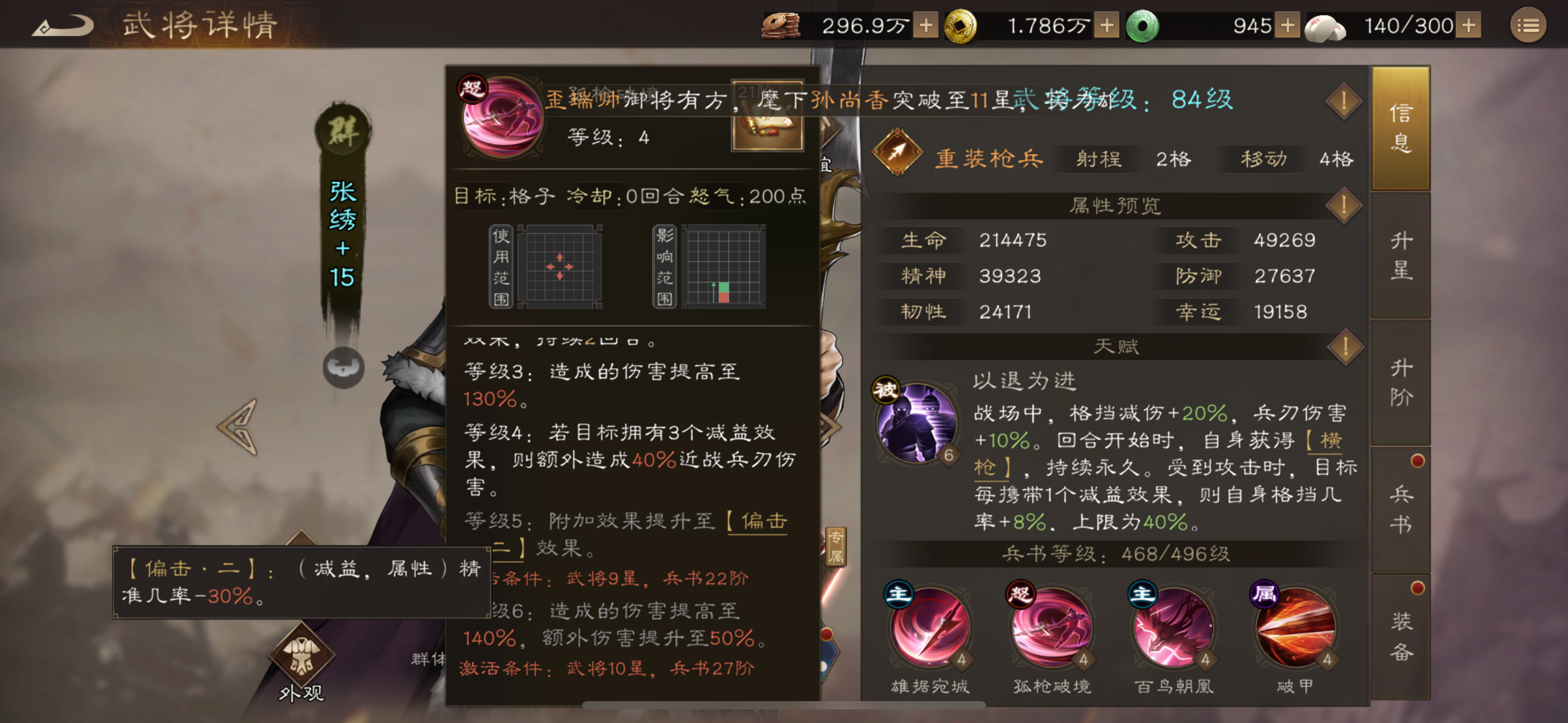
Task: Open the 破甲 skill icon
Action: [1295, 630]
